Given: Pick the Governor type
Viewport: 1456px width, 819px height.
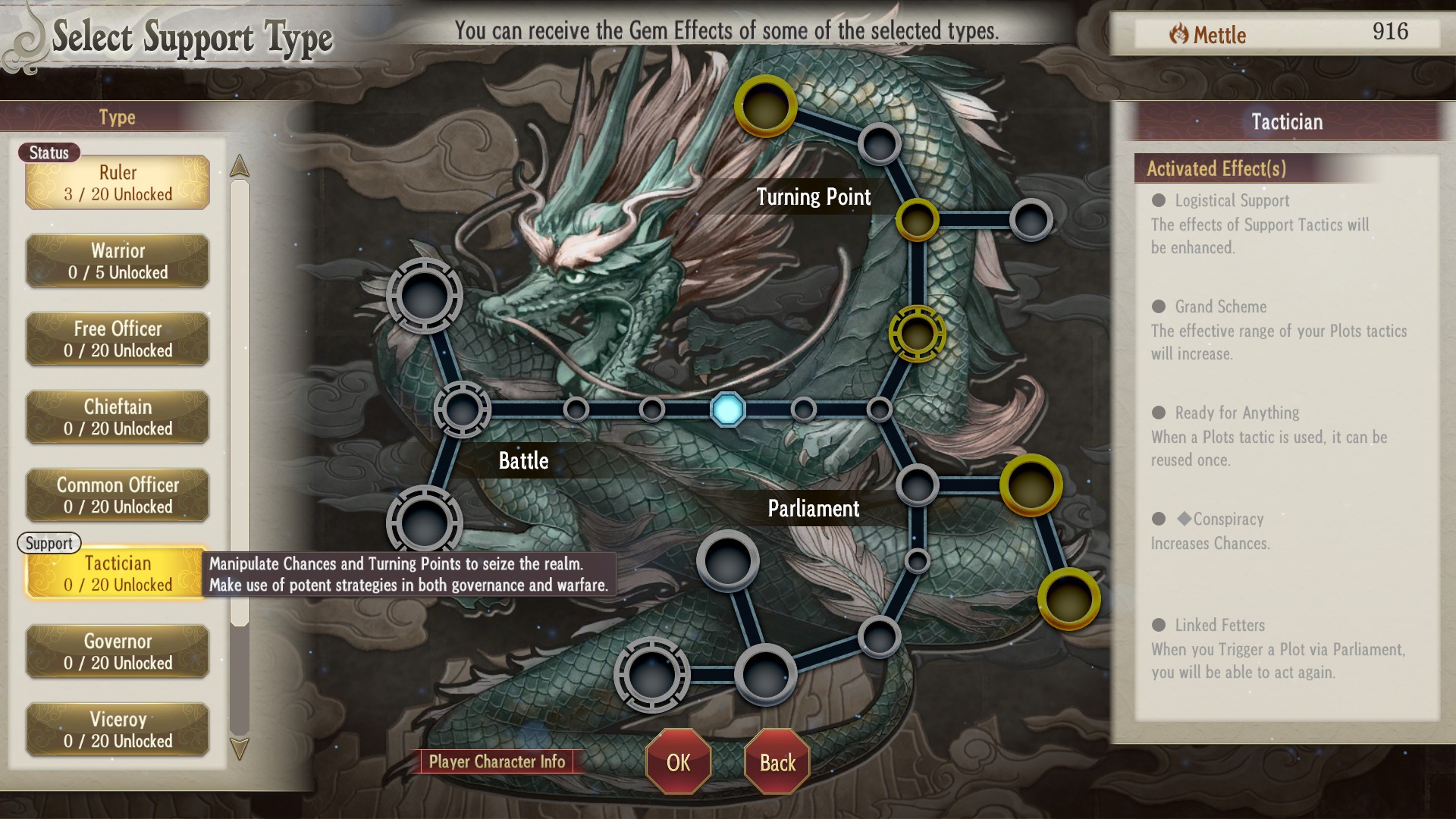Looking at the screenshot, I should point(118,651).
